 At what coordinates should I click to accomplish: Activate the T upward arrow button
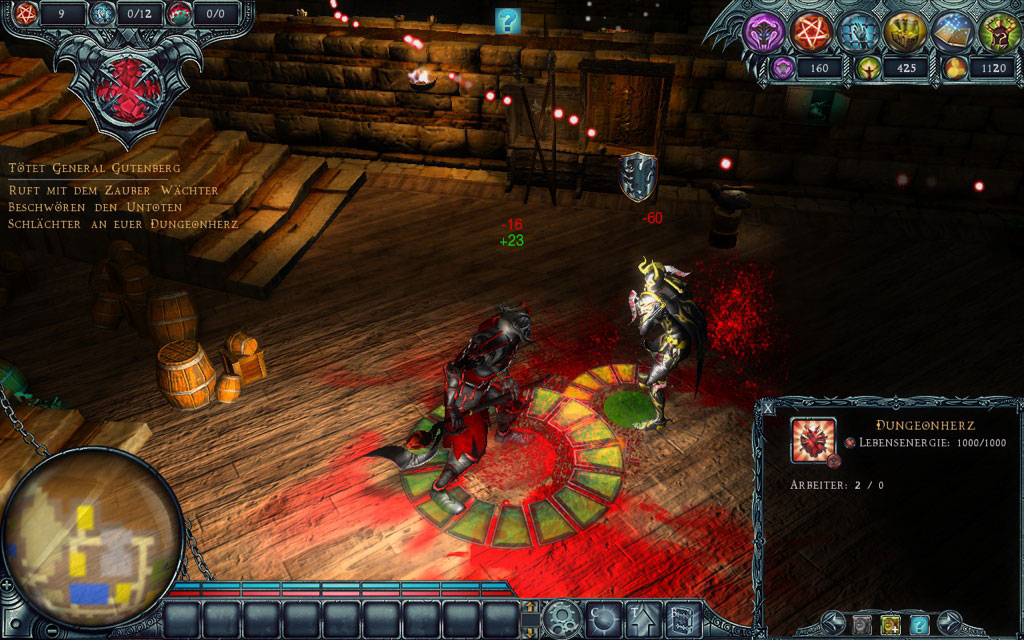pyautogui.click(x=641, y=616)
